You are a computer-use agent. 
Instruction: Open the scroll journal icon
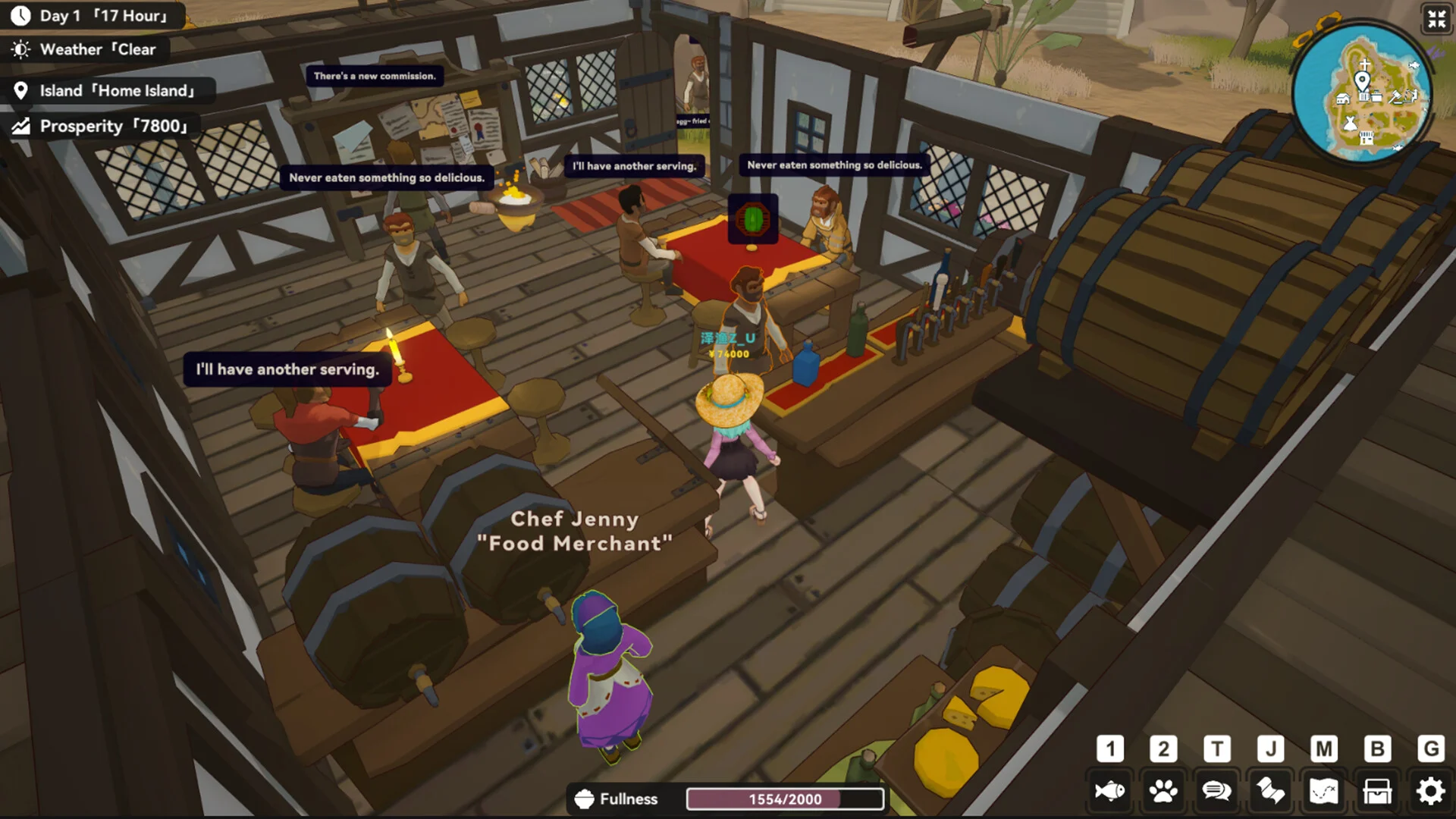click(x=1270, y=792)
